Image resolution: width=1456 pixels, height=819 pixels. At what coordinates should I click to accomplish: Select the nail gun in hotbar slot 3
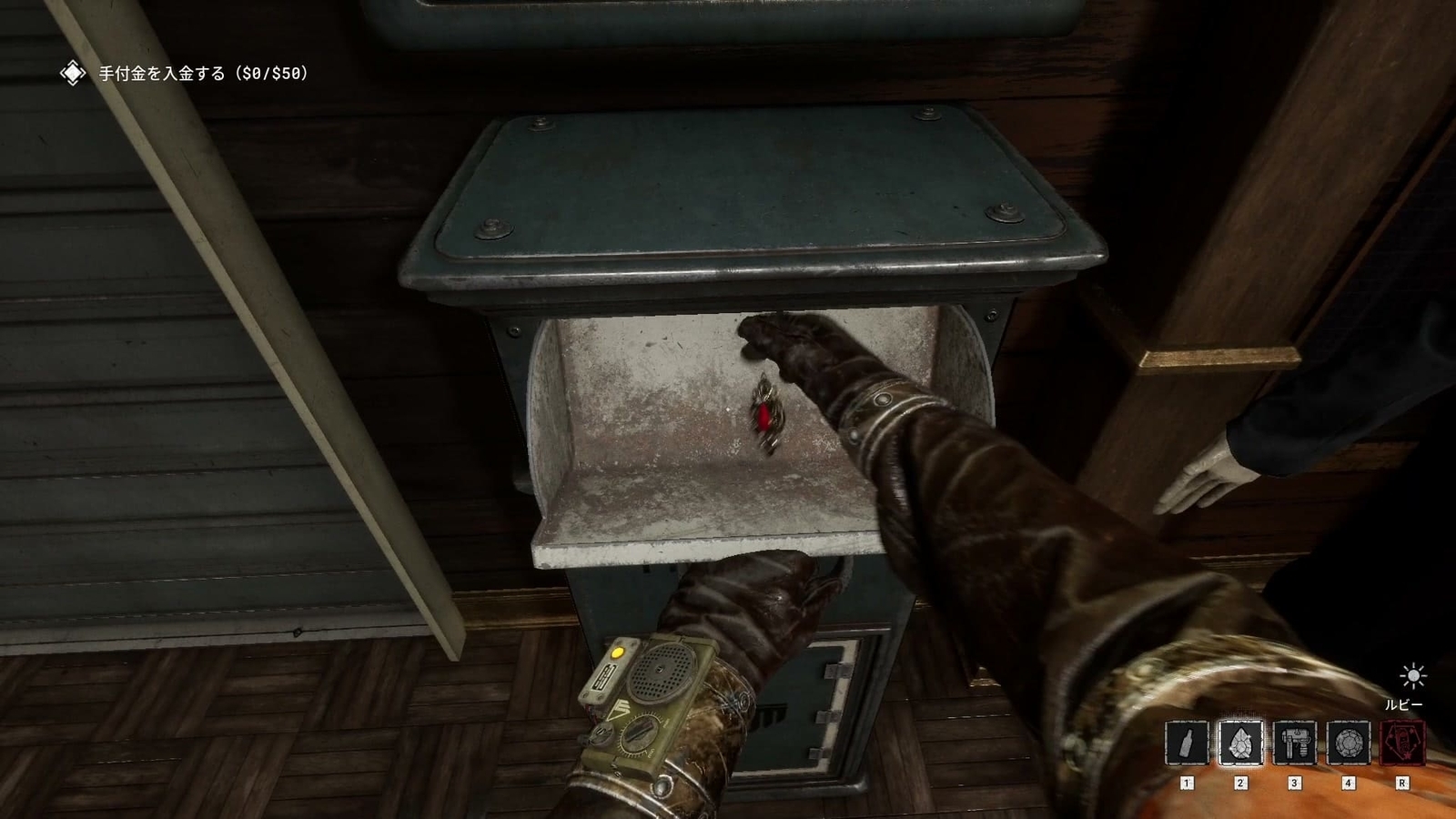point(1295,743)
